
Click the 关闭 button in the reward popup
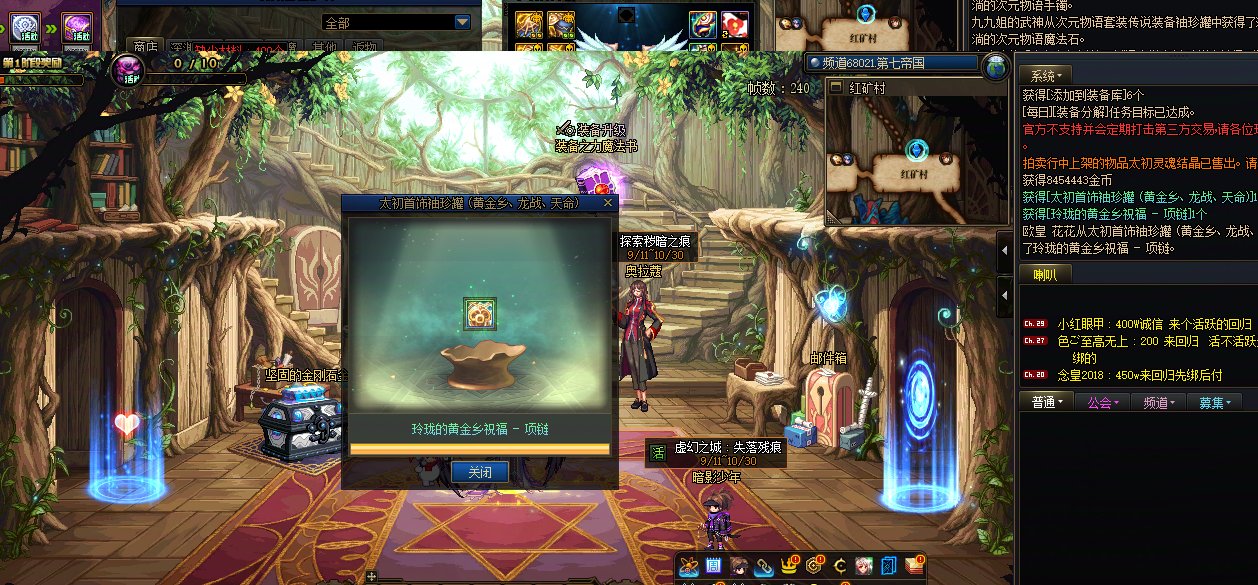[x=480, y=472]
